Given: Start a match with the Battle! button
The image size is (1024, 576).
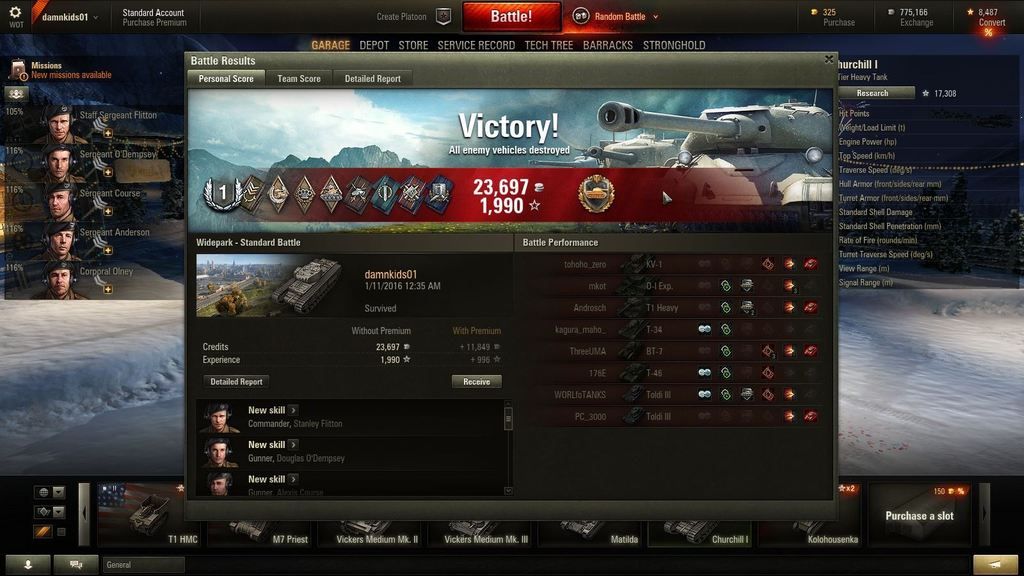Looking at the screenshot, I should [x=511, y=17].
